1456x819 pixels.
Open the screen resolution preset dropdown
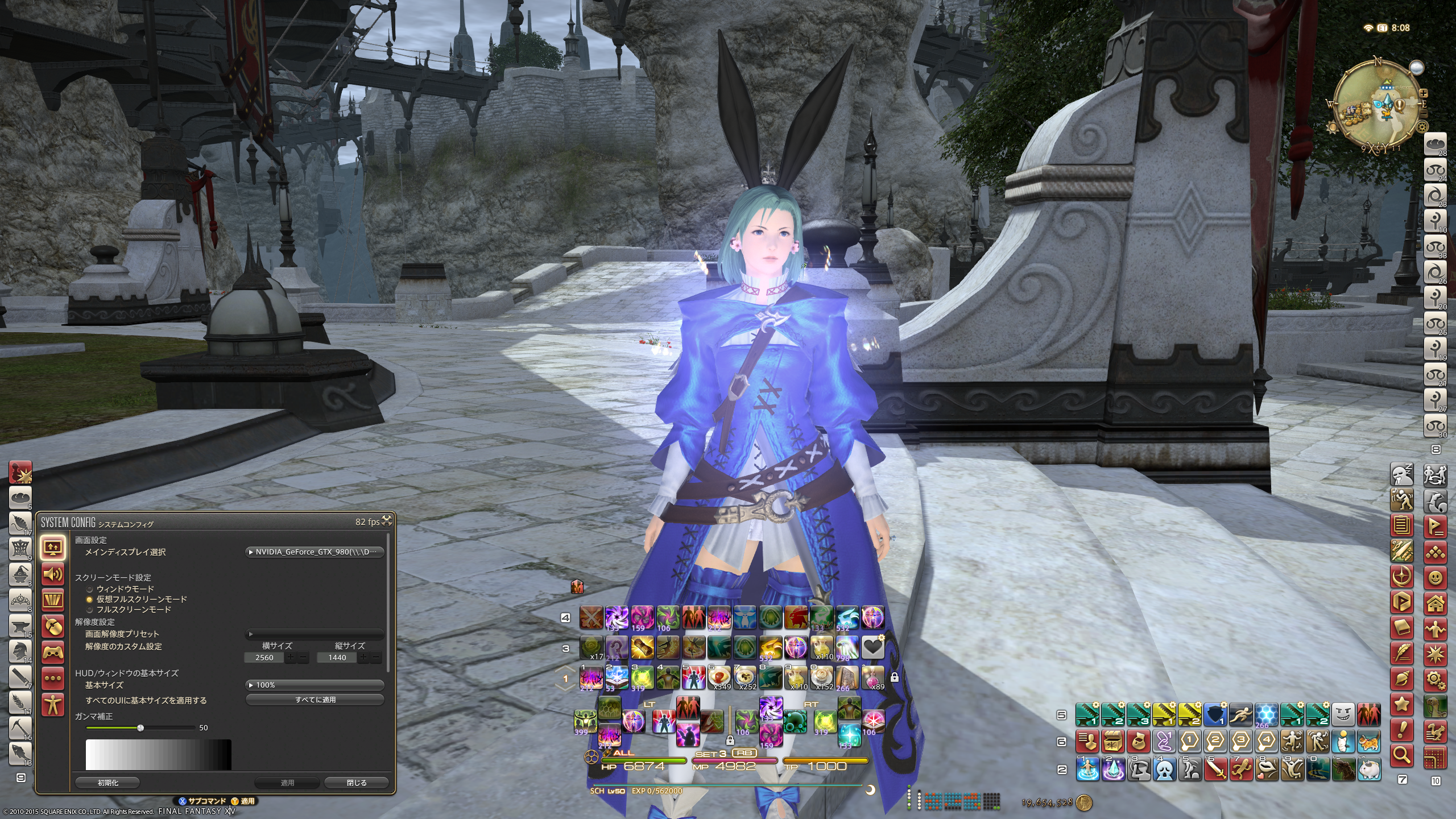pos(315,634)
